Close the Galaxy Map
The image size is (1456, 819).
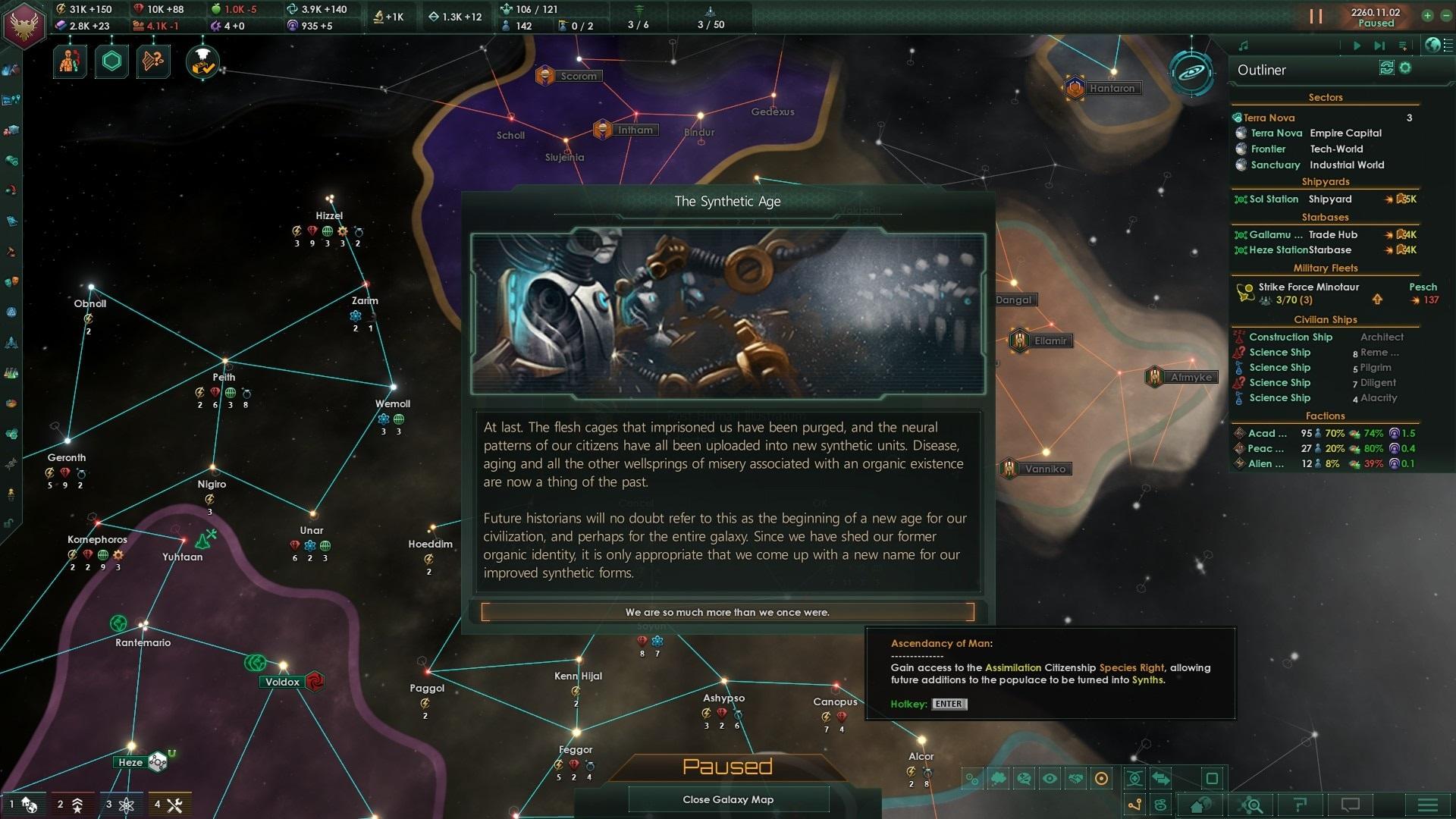click(x=727, y=799)
